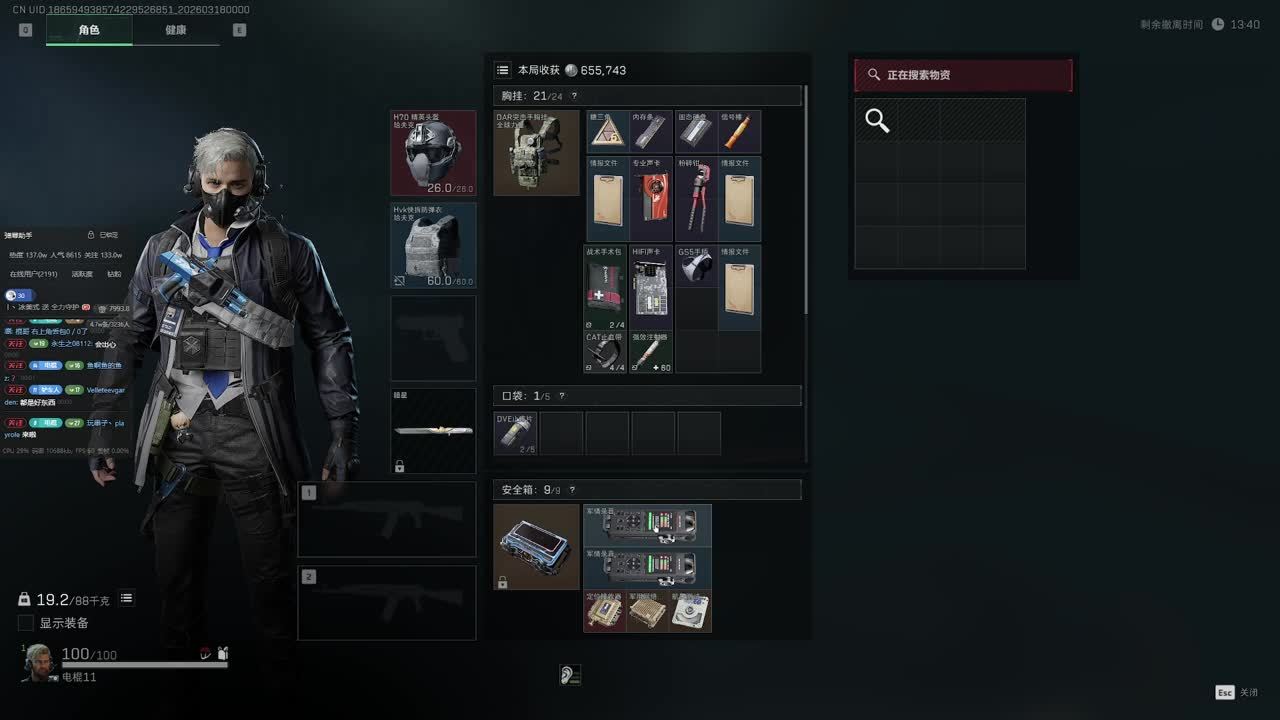Select the Hvk body armor slot
This screenshot has height=720, width=1280.
coord(433,246)
